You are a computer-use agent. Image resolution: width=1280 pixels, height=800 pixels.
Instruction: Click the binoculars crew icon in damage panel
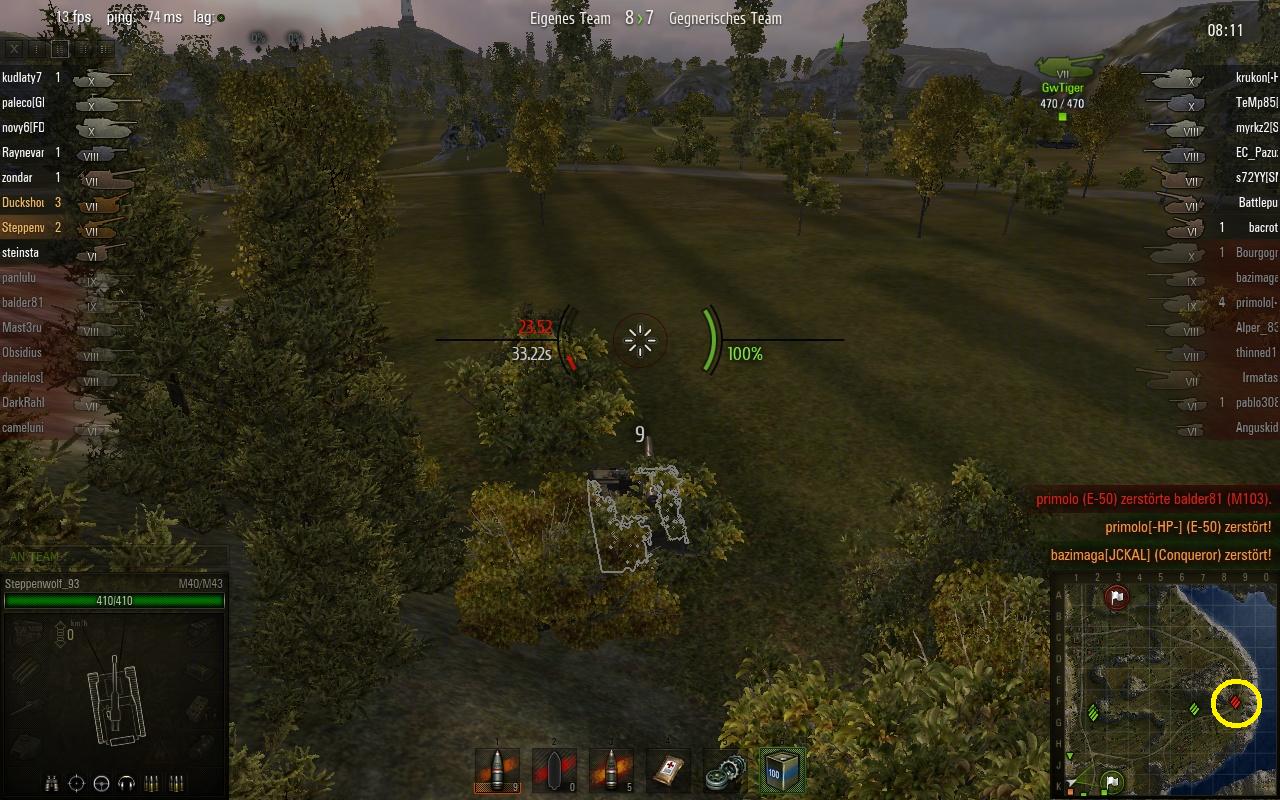52,783
